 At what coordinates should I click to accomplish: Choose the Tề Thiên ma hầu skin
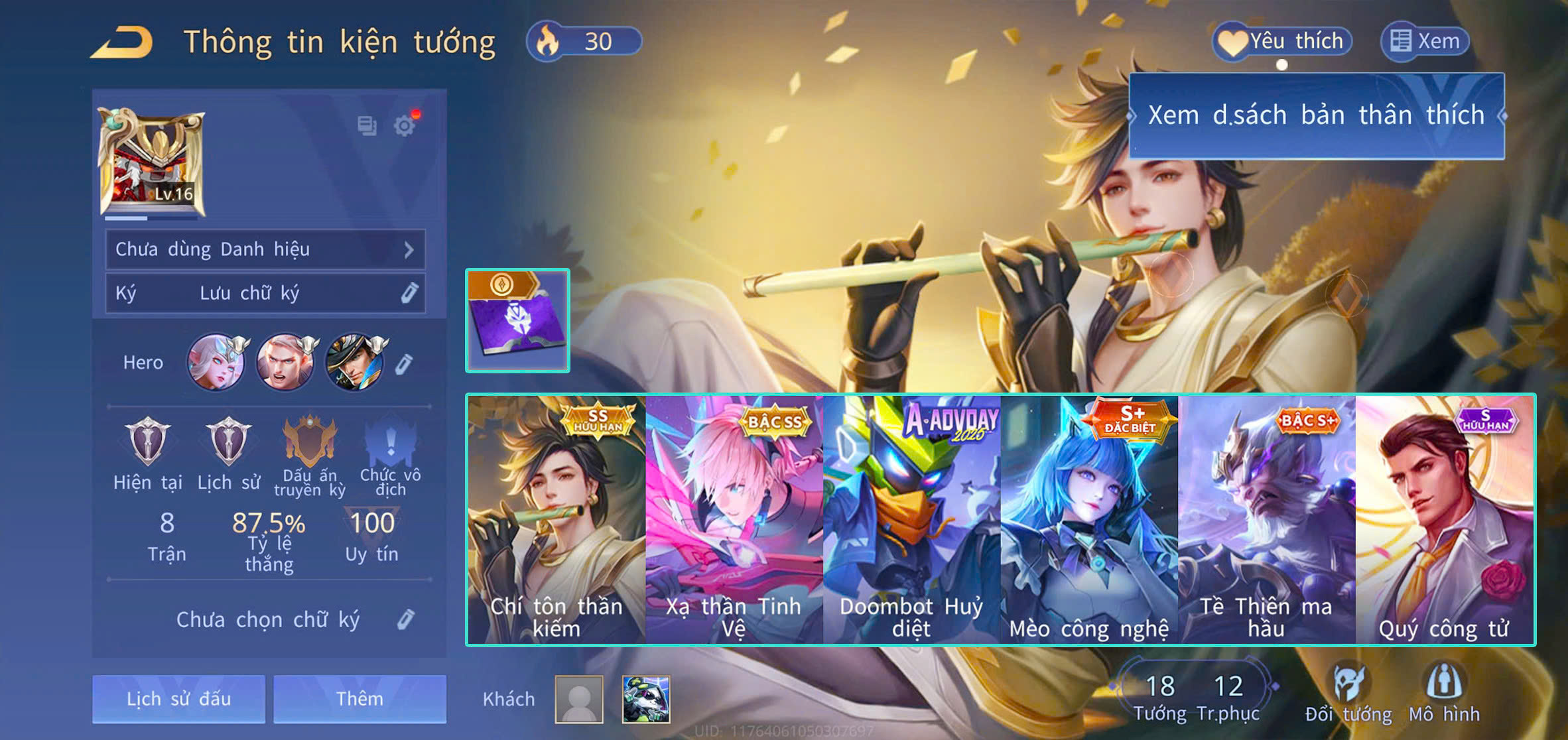(x=1266, y=519)
